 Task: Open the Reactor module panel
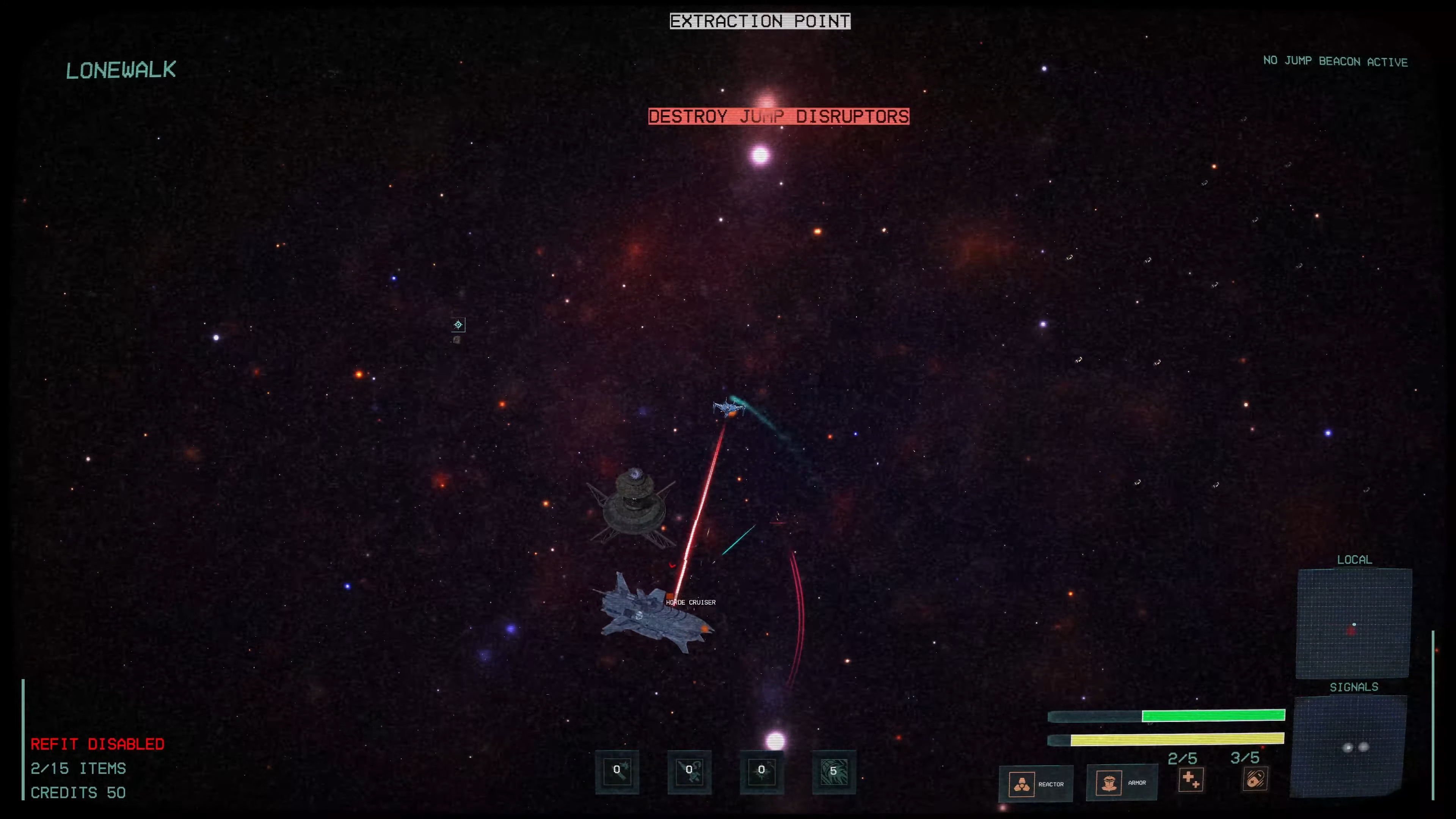click(x=1036, y=783)
